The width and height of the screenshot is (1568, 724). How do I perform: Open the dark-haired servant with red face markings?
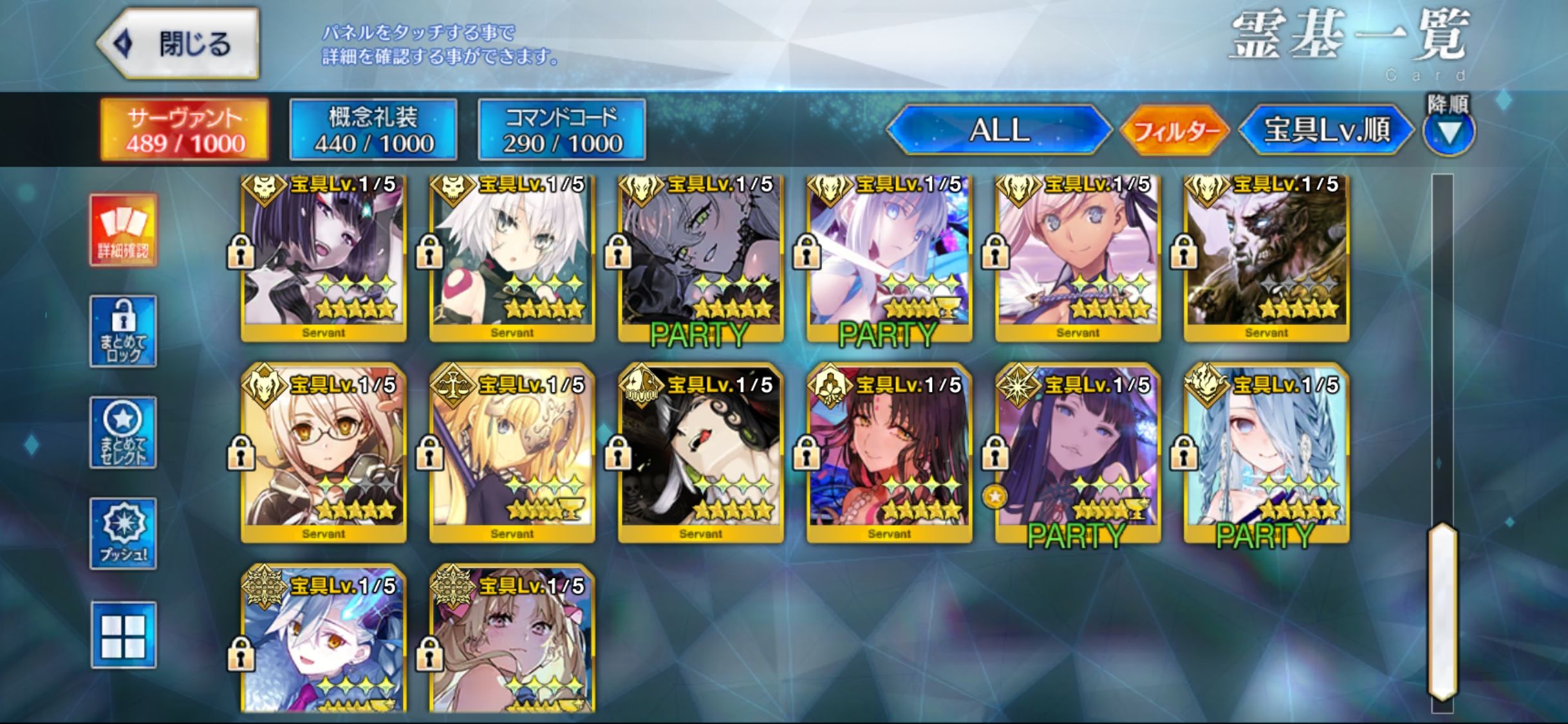pyautogui.click(x=890, y=454)
